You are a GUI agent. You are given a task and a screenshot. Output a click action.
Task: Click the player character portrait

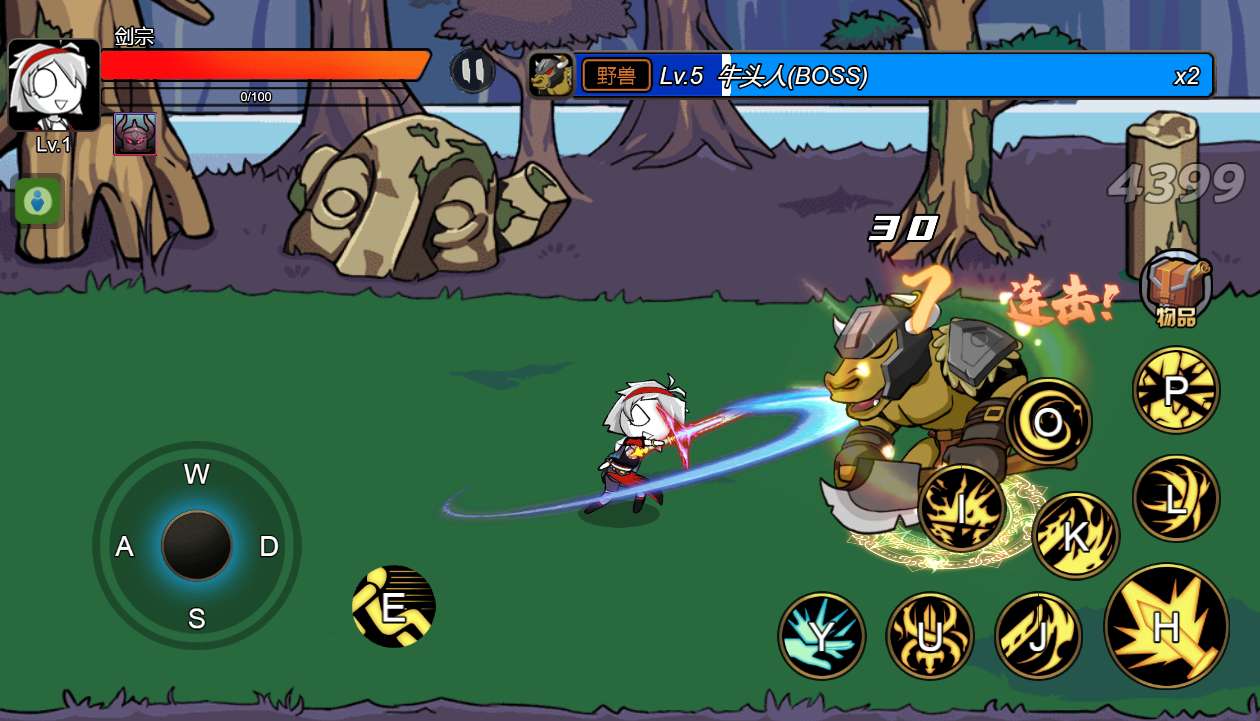(x=54, y=86)
